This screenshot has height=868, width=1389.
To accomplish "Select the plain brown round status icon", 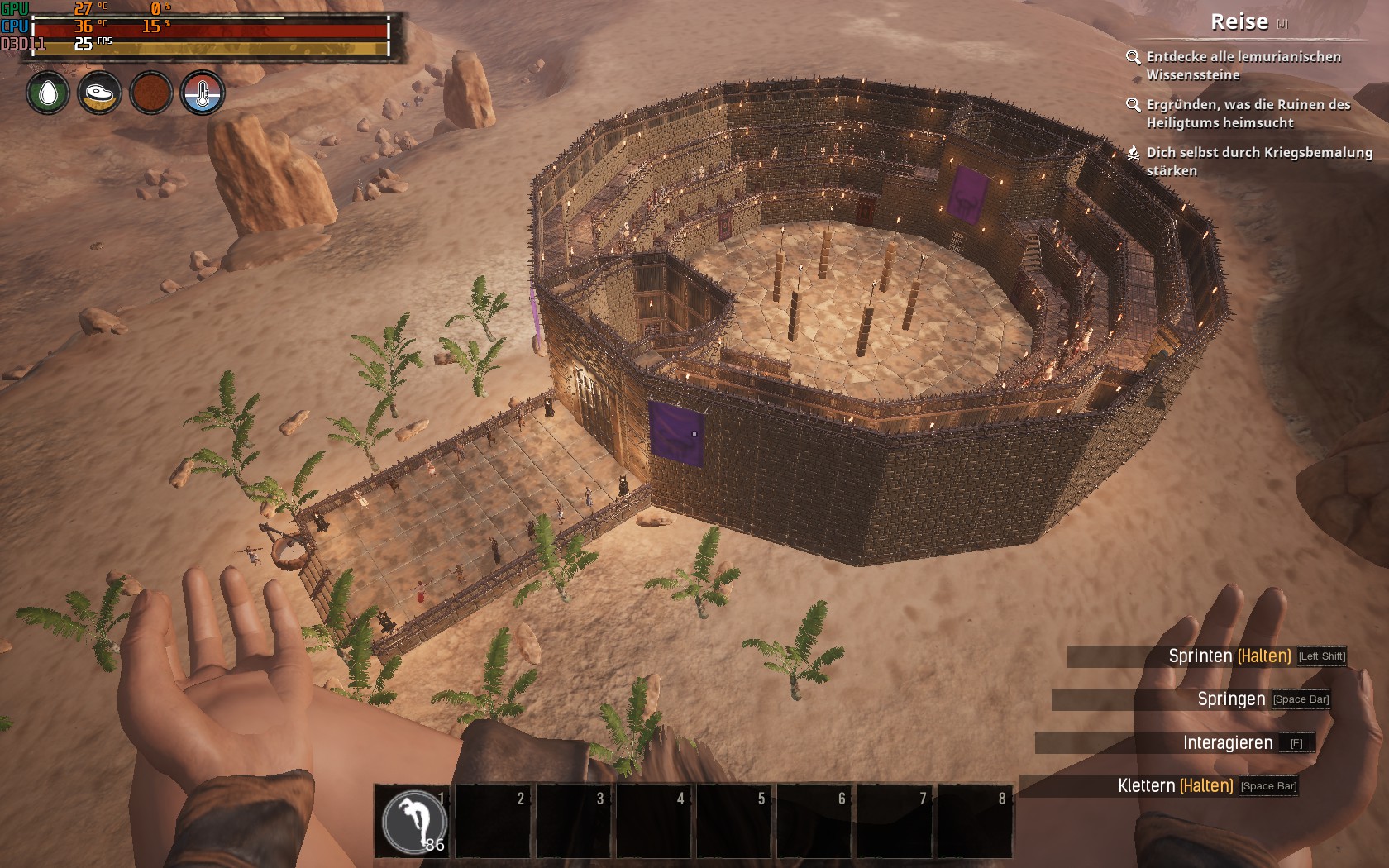I will pyautogui.click(x=150, y=93).
